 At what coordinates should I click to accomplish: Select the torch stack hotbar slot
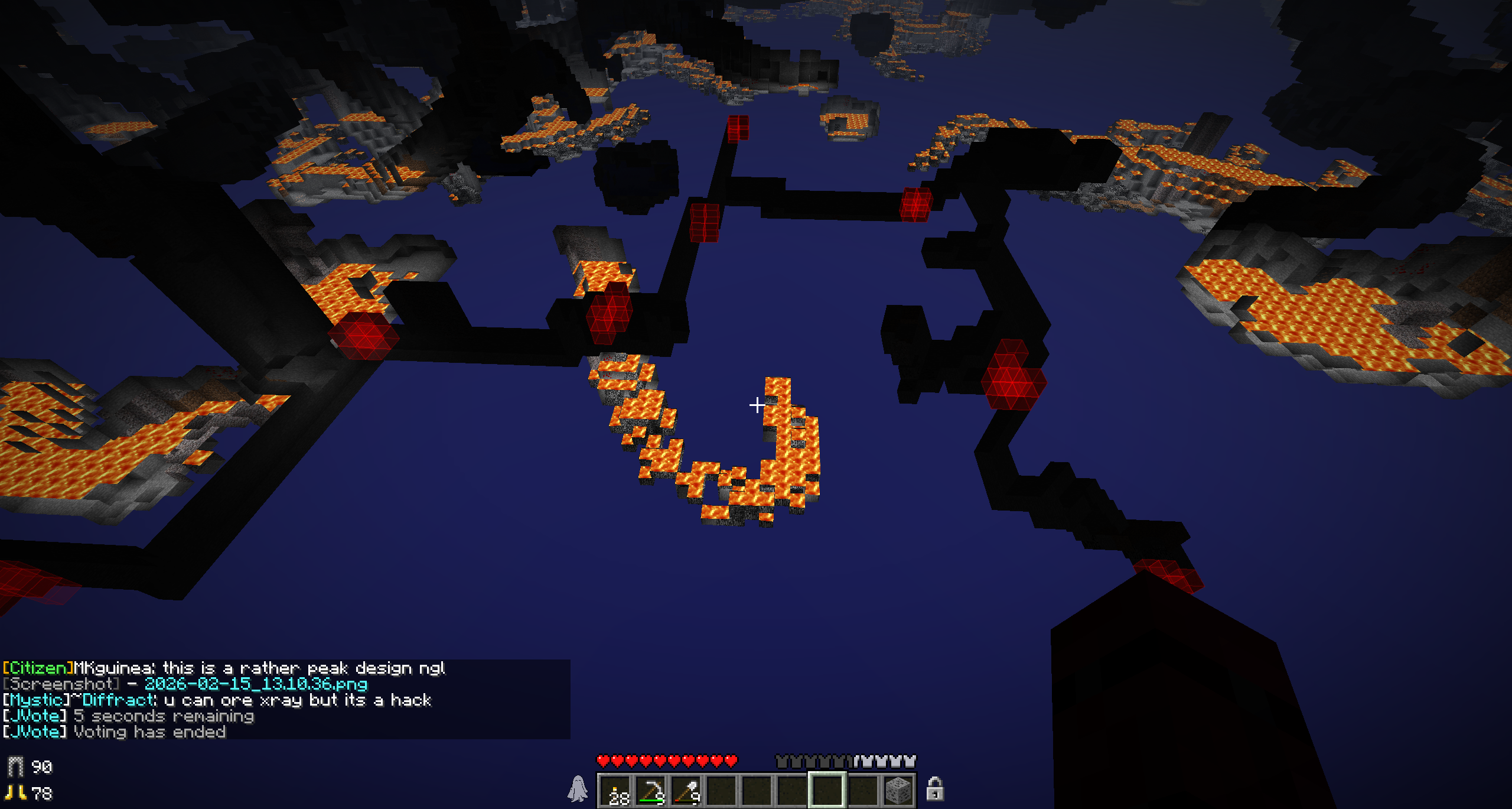tap(615, 791)
